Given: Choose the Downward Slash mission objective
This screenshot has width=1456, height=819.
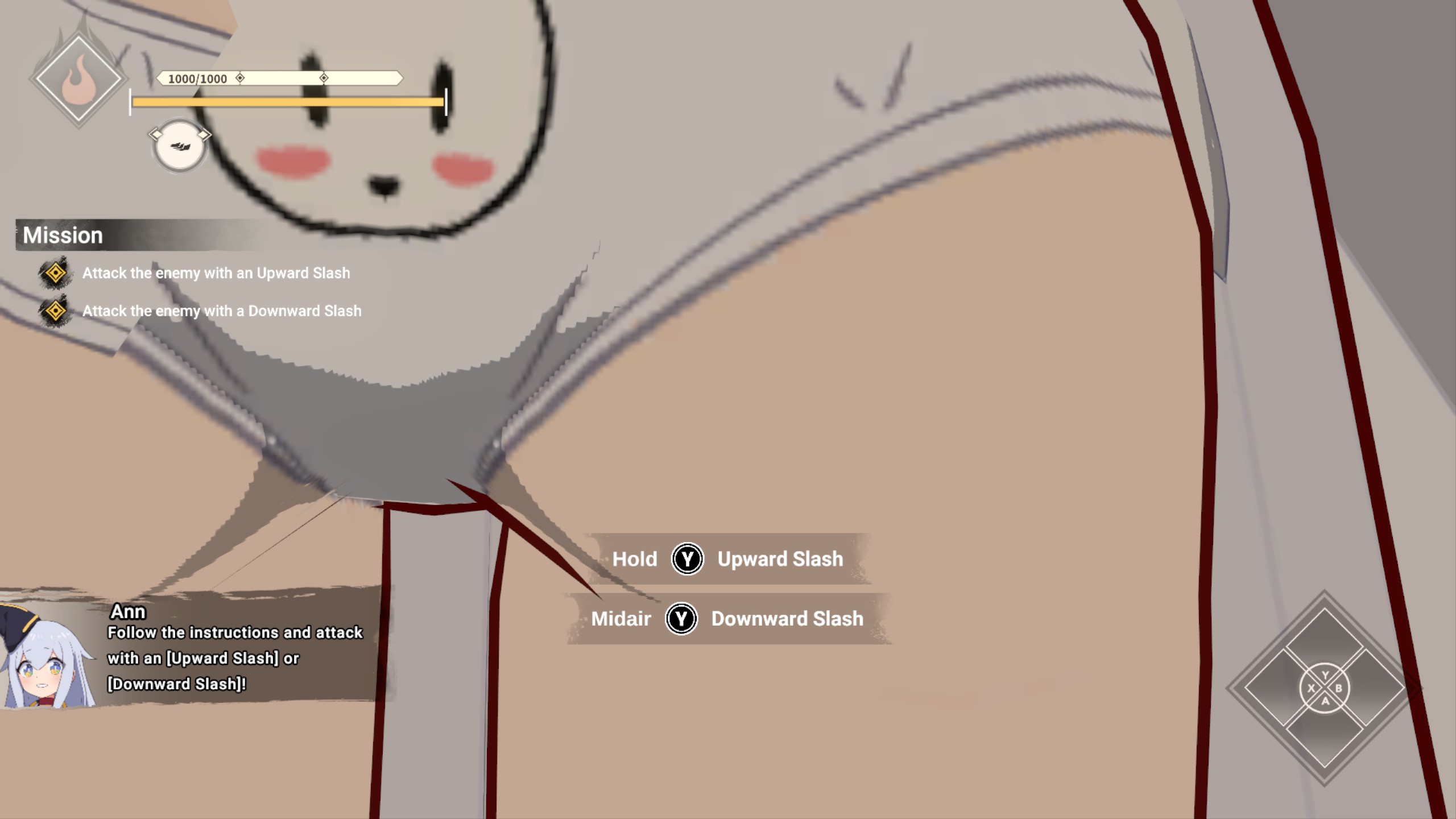Looking at the screenshot, I should coord(221,311).
